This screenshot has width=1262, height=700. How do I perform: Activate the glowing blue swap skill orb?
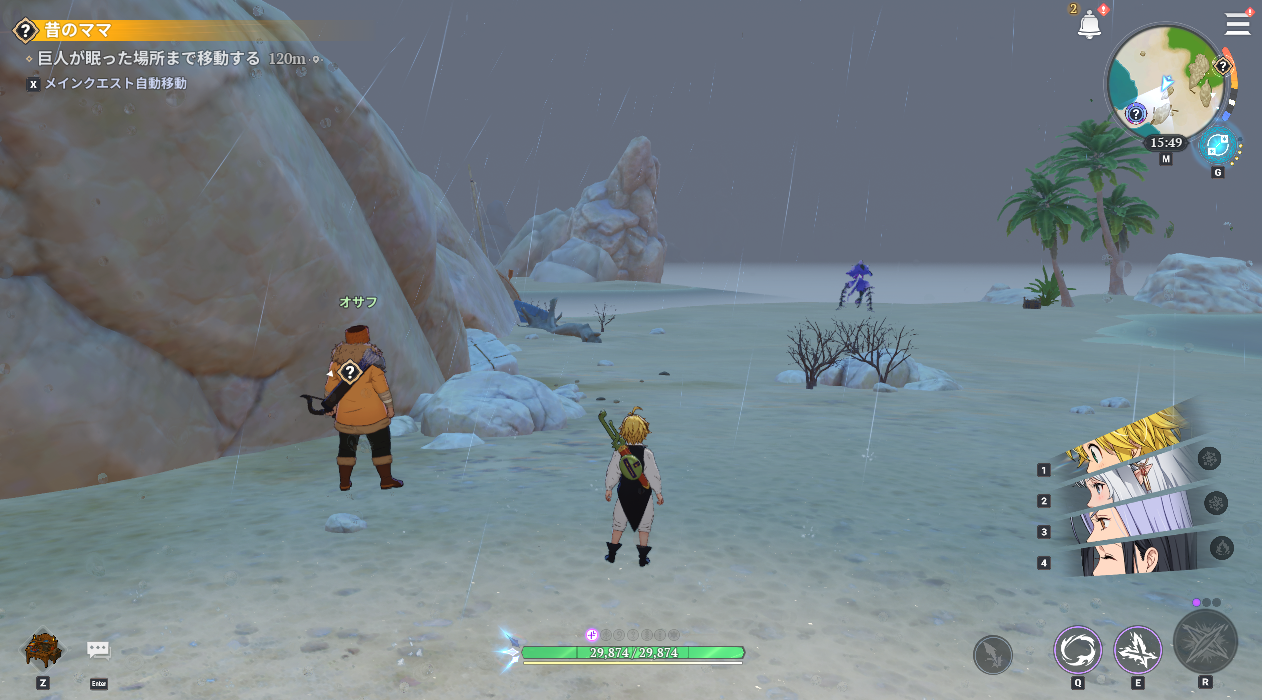pyautogui.click(x=1218, y=146)
